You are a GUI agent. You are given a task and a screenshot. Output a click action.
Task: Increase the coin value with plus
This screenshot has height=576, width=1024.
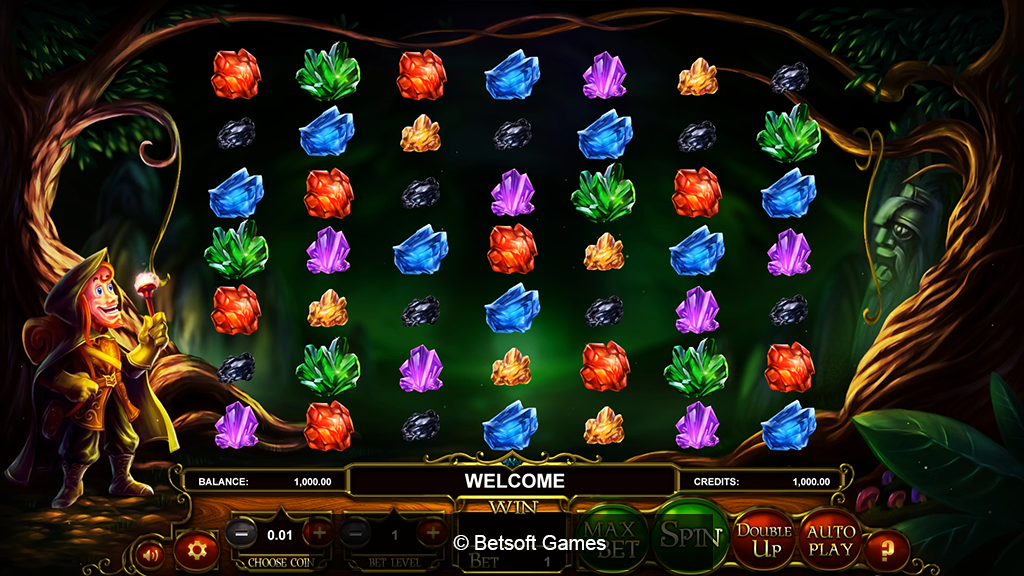pyautogui.click(x=319, y=533)
